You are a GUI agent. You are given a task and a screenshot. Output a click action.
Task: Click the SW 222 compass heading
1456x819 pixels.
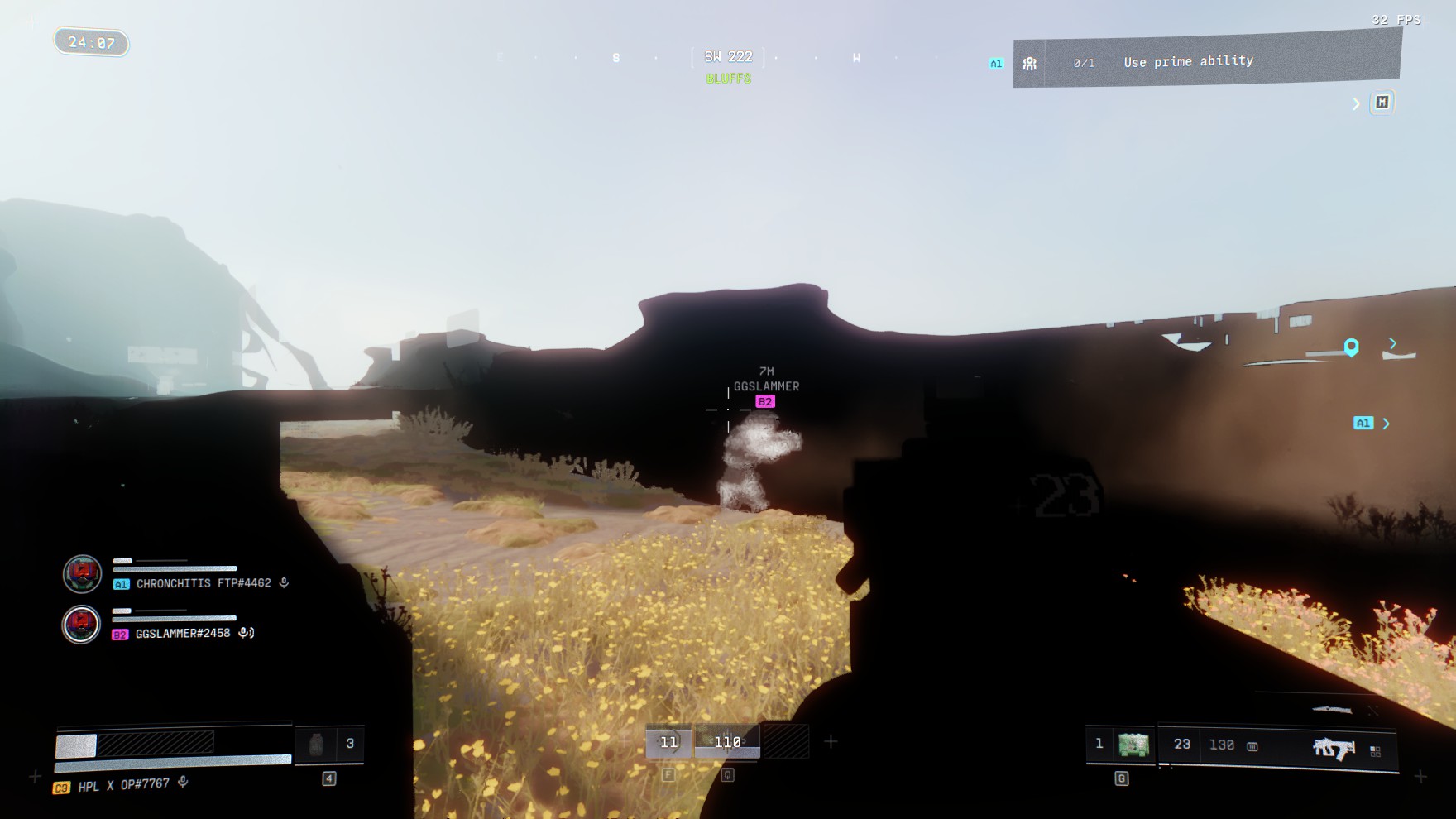coord(728,57)
